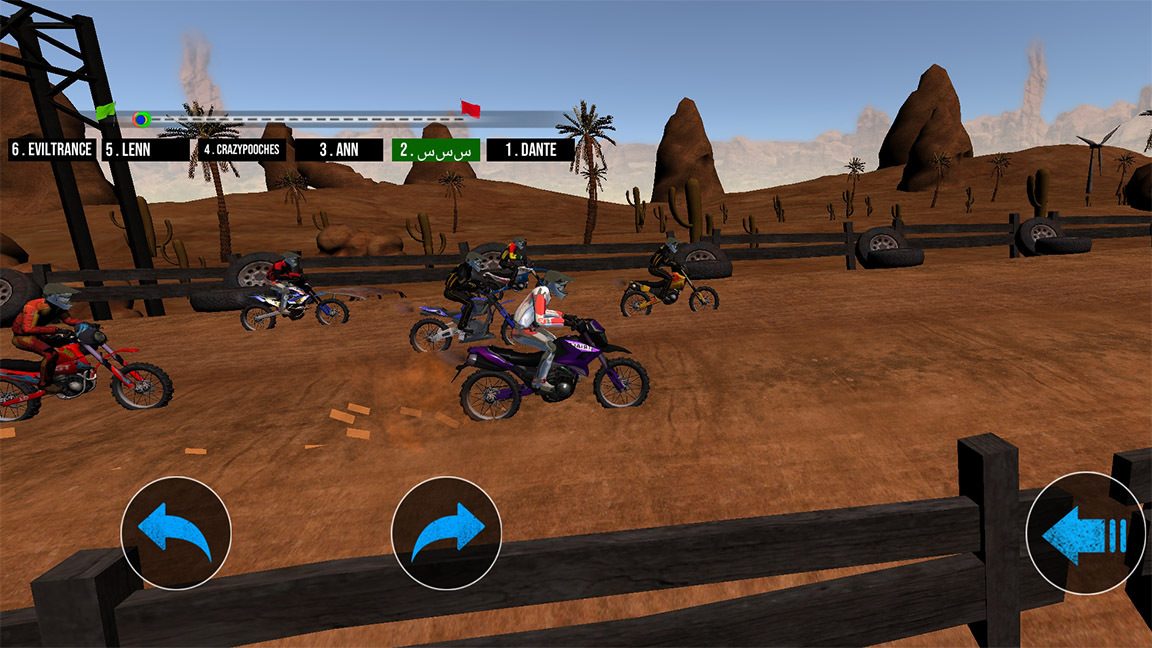Select the green highlighted second-place label
This screenshot has width=1152, height=648.
coord(435,150)
